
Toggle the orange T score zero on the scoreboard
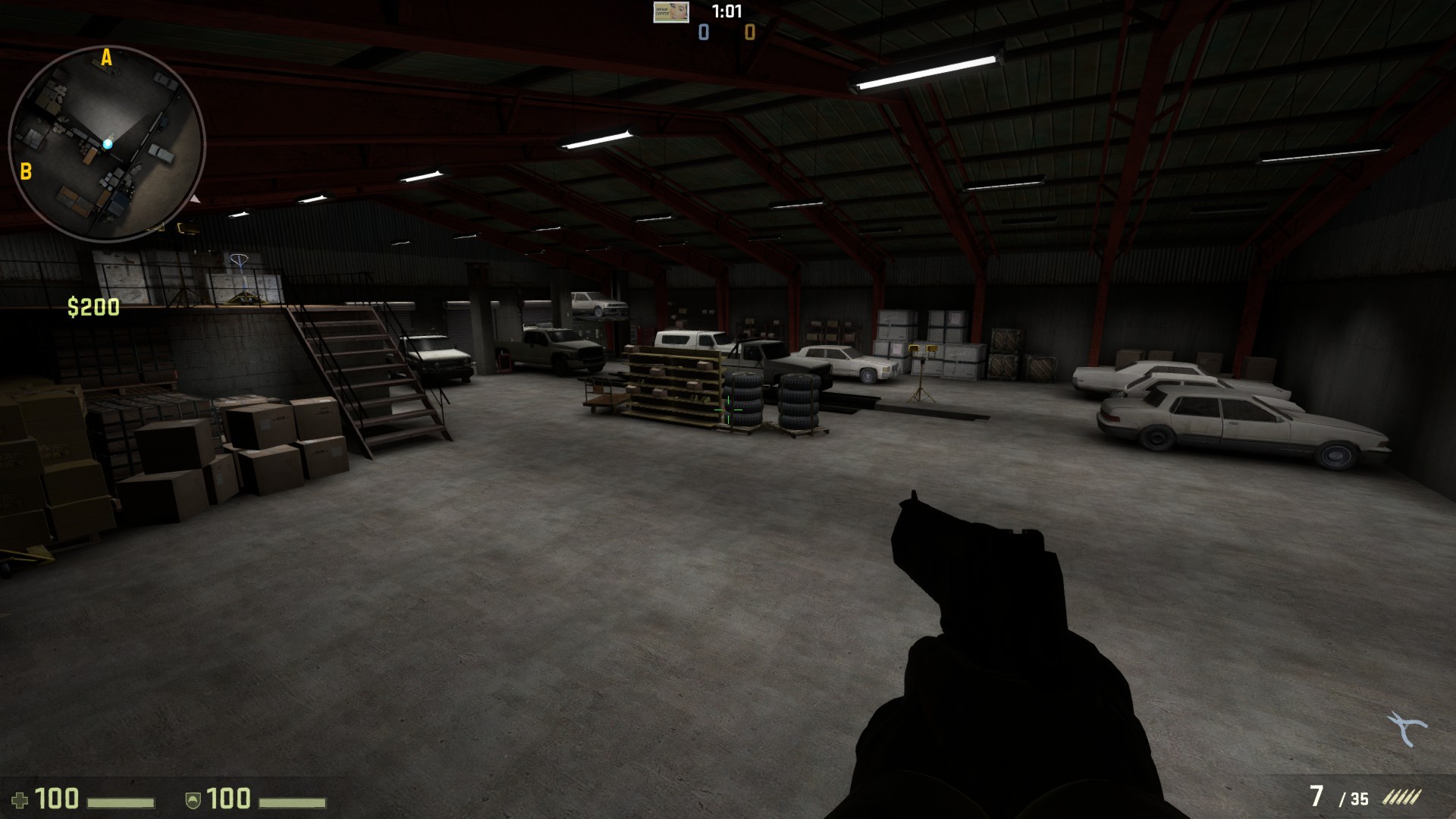coord(749,32)
